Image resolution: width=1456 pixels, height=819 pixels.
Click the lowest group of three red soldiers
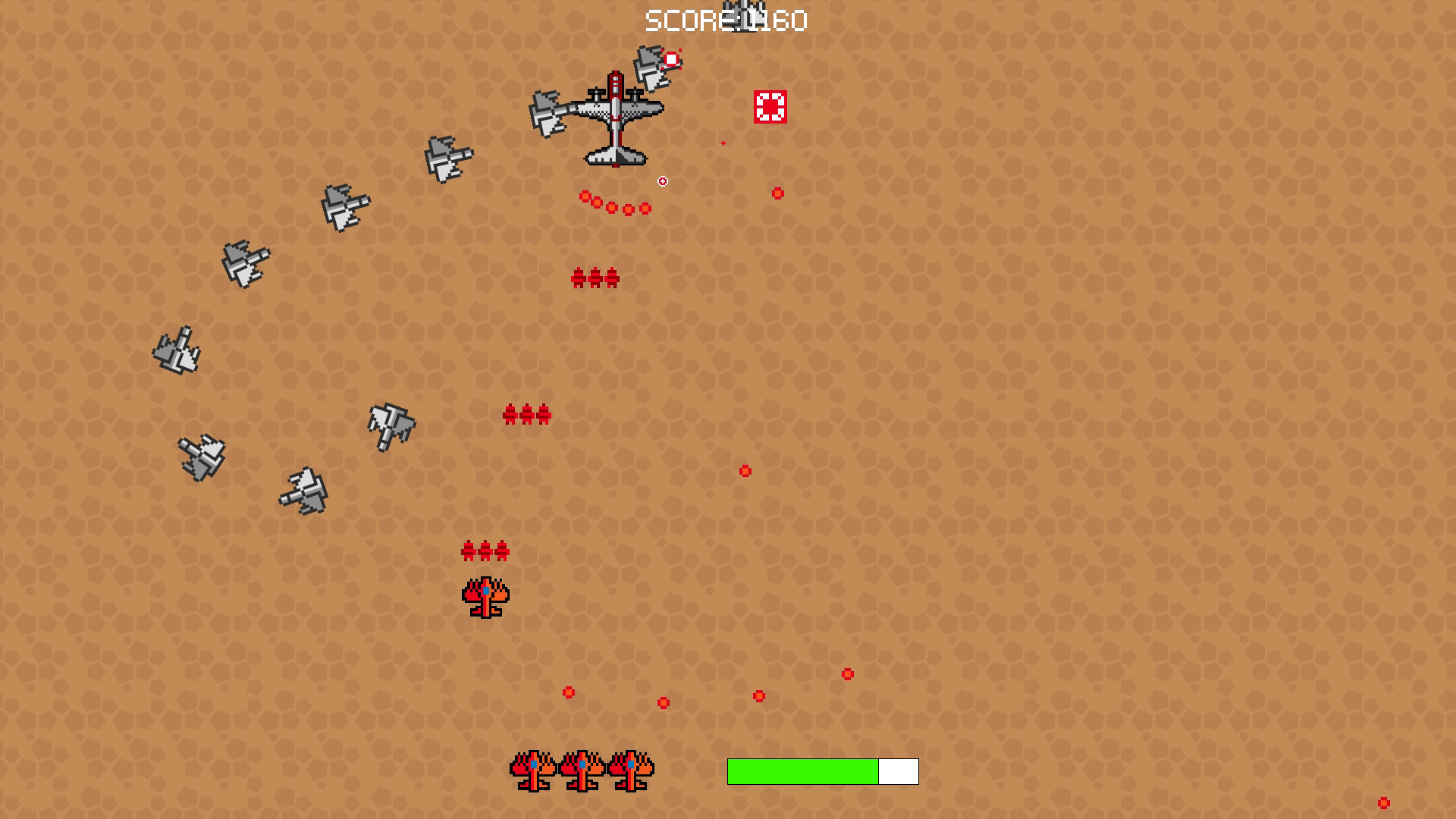[486, 551]
